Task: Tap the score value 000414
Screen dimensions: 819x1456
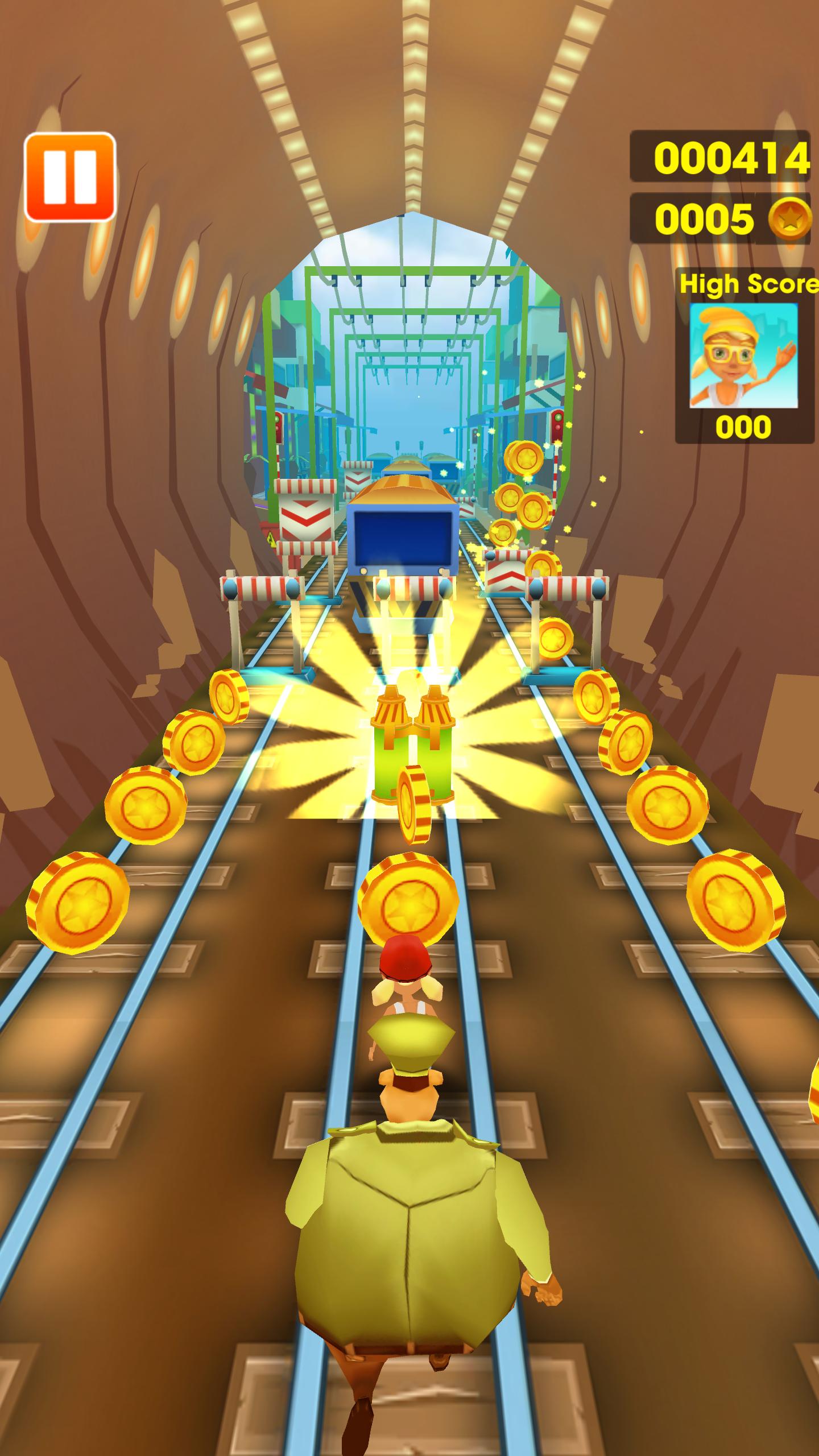Action: pos(731,159)
